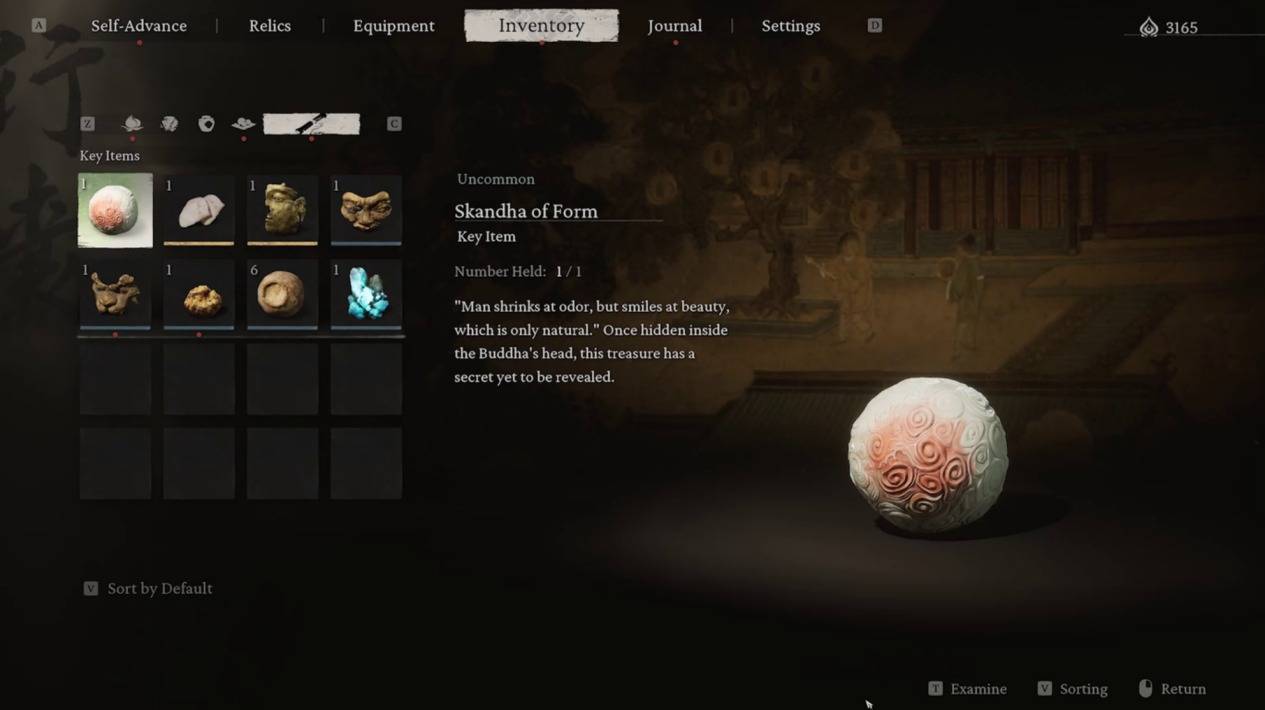
Task: Choose the leafy cluster inventory category icon
Action: tap(169, 124)
